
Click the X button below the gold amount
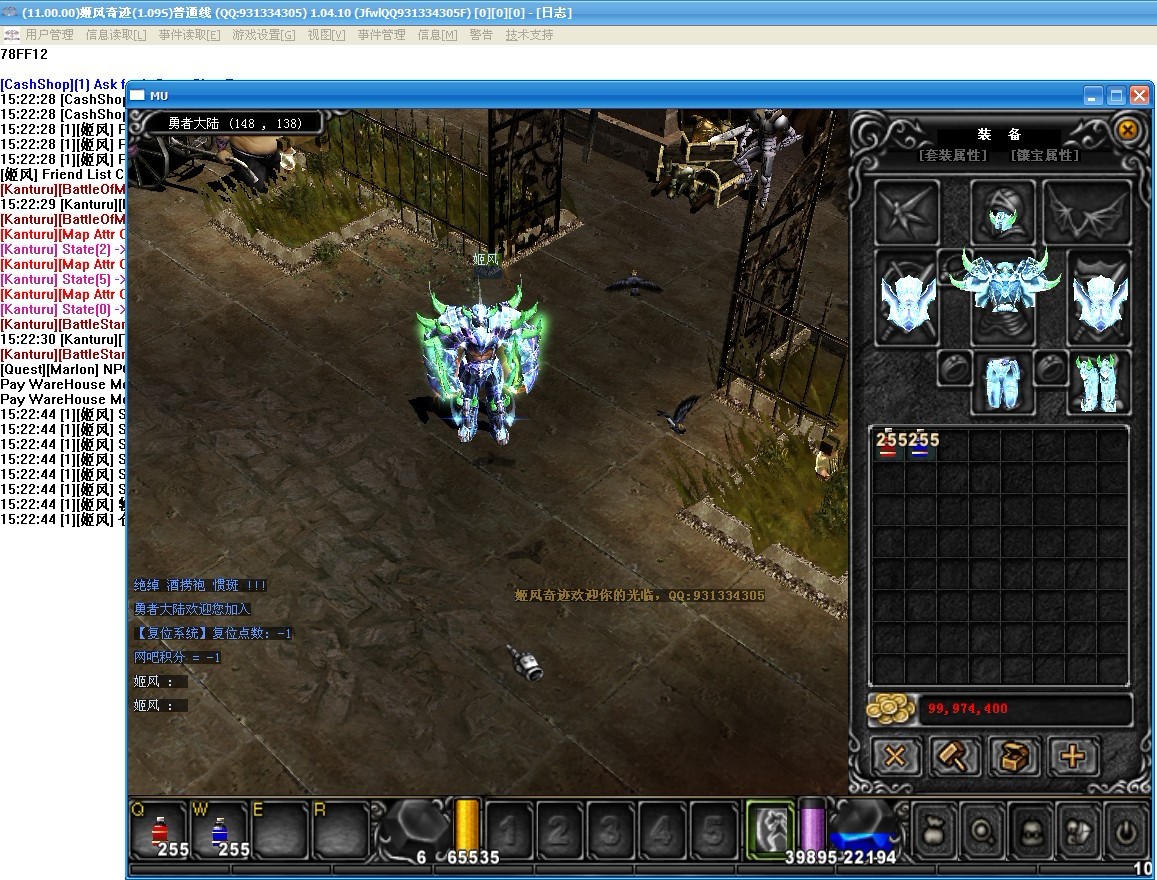[x=895, y=756]
